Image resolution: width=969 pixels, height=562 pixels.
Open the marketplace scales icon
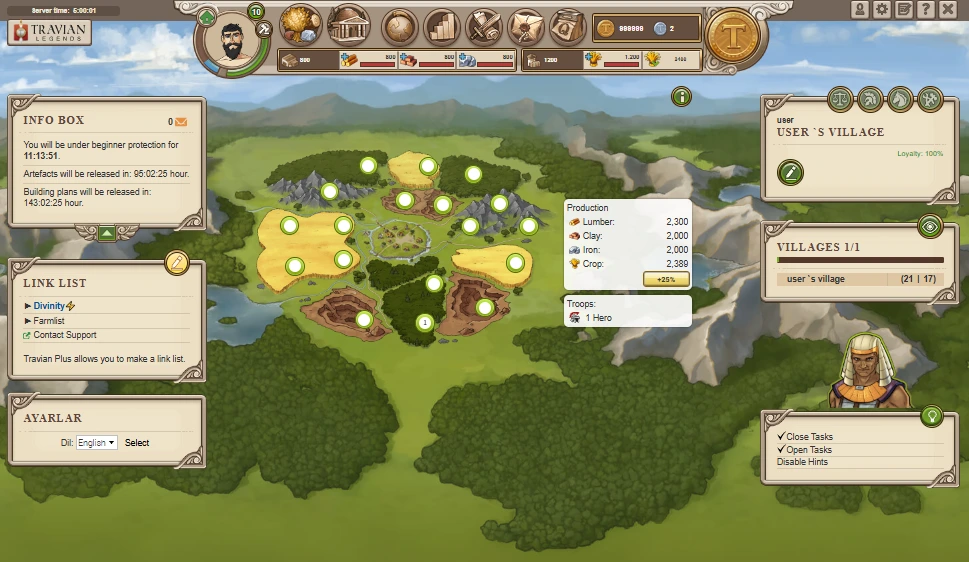[x=839, y=98]
